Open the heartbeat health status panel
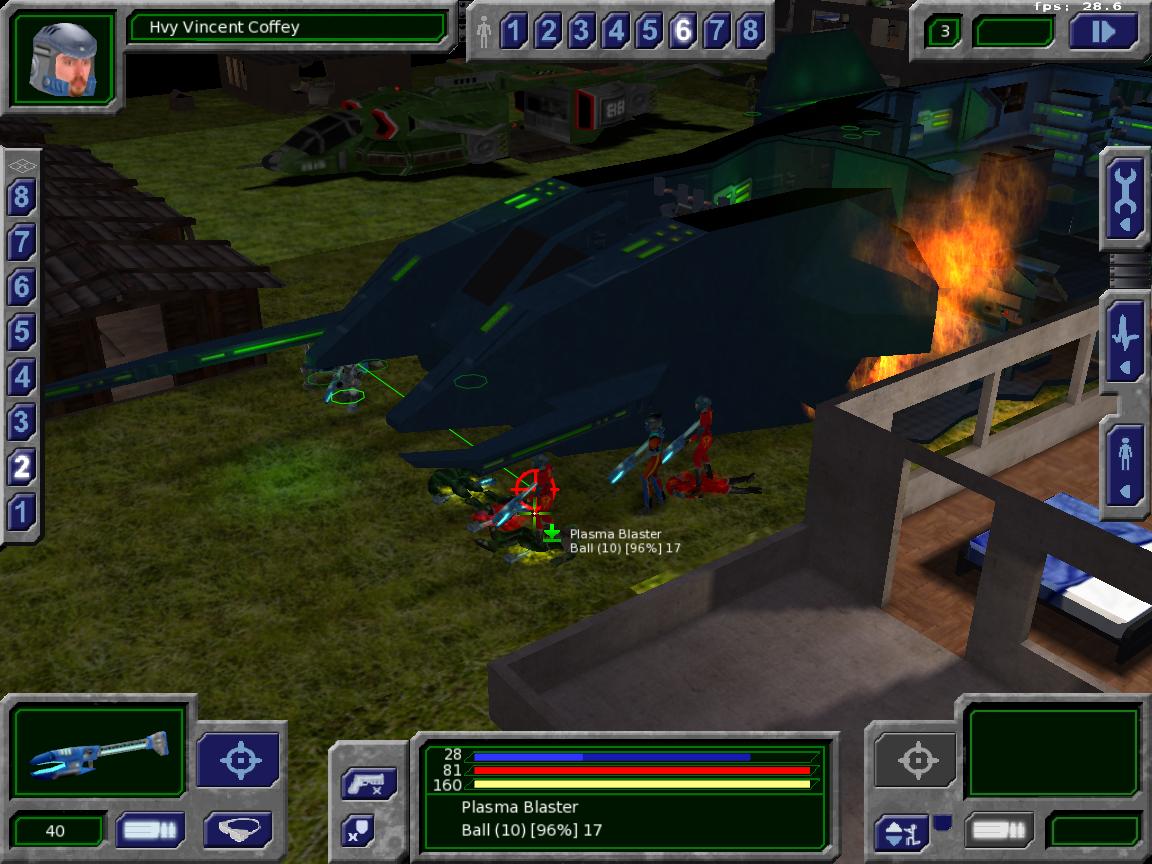This screenshot has height=864, width=1152. [x=1126, y=338]
